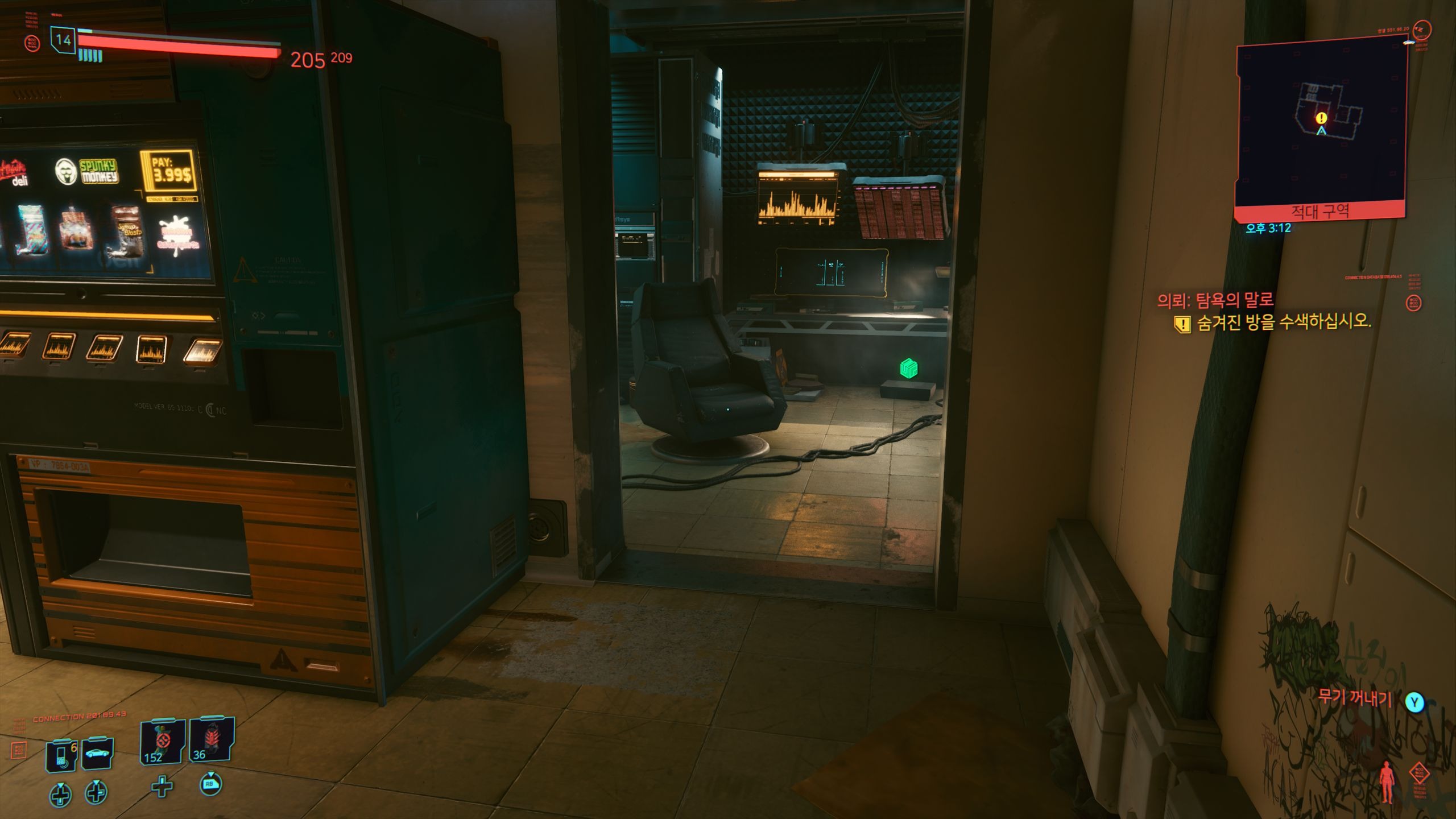This screenshot has height=819, width=1456.
Task: Click the red body stance indicator
Action: (x=1386, y=782)
